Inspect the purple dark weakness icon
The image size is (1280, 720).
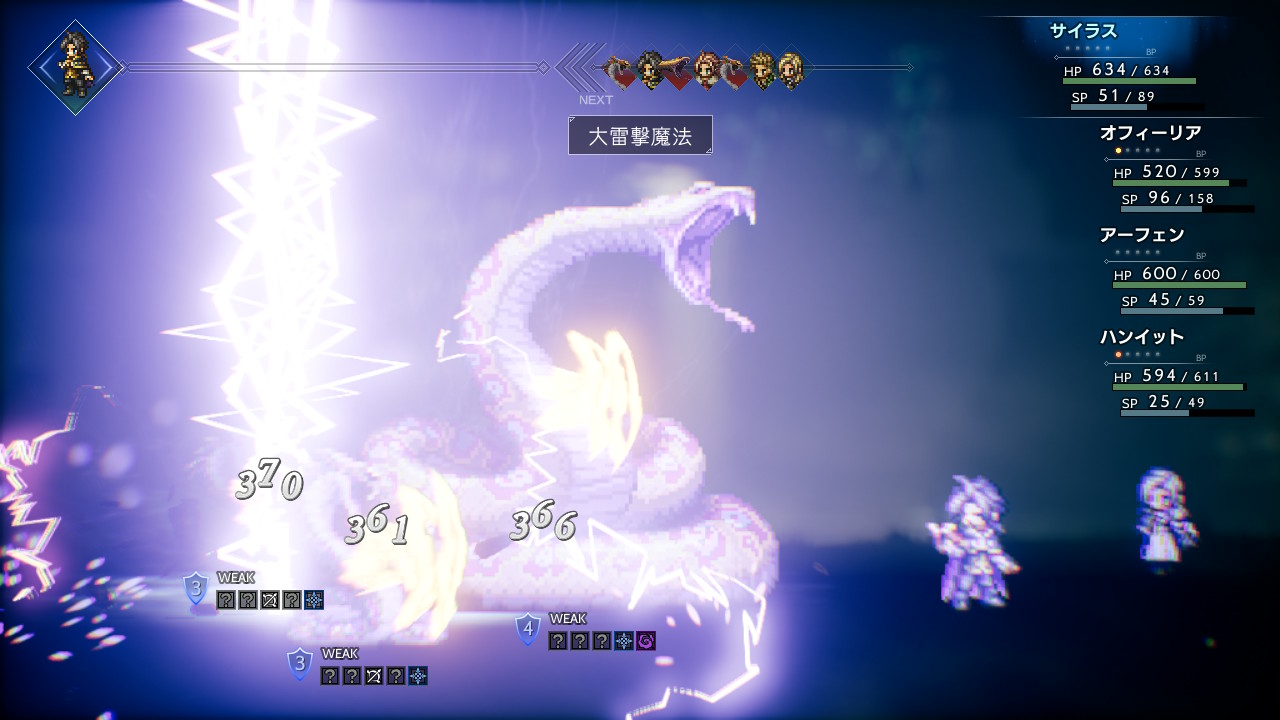[646, 641]
